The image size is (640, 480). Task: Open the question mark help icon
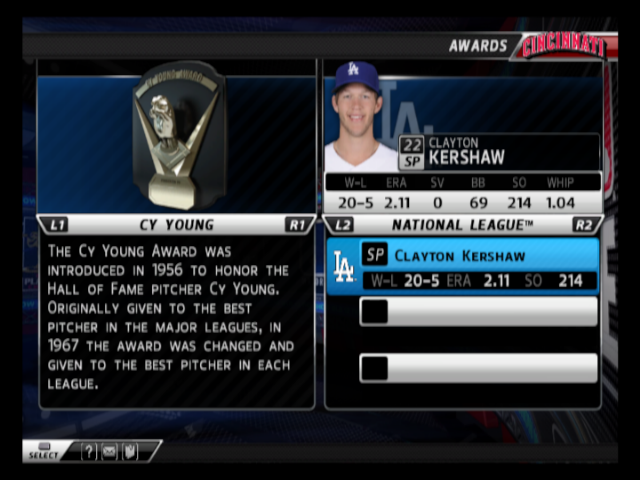89,452
